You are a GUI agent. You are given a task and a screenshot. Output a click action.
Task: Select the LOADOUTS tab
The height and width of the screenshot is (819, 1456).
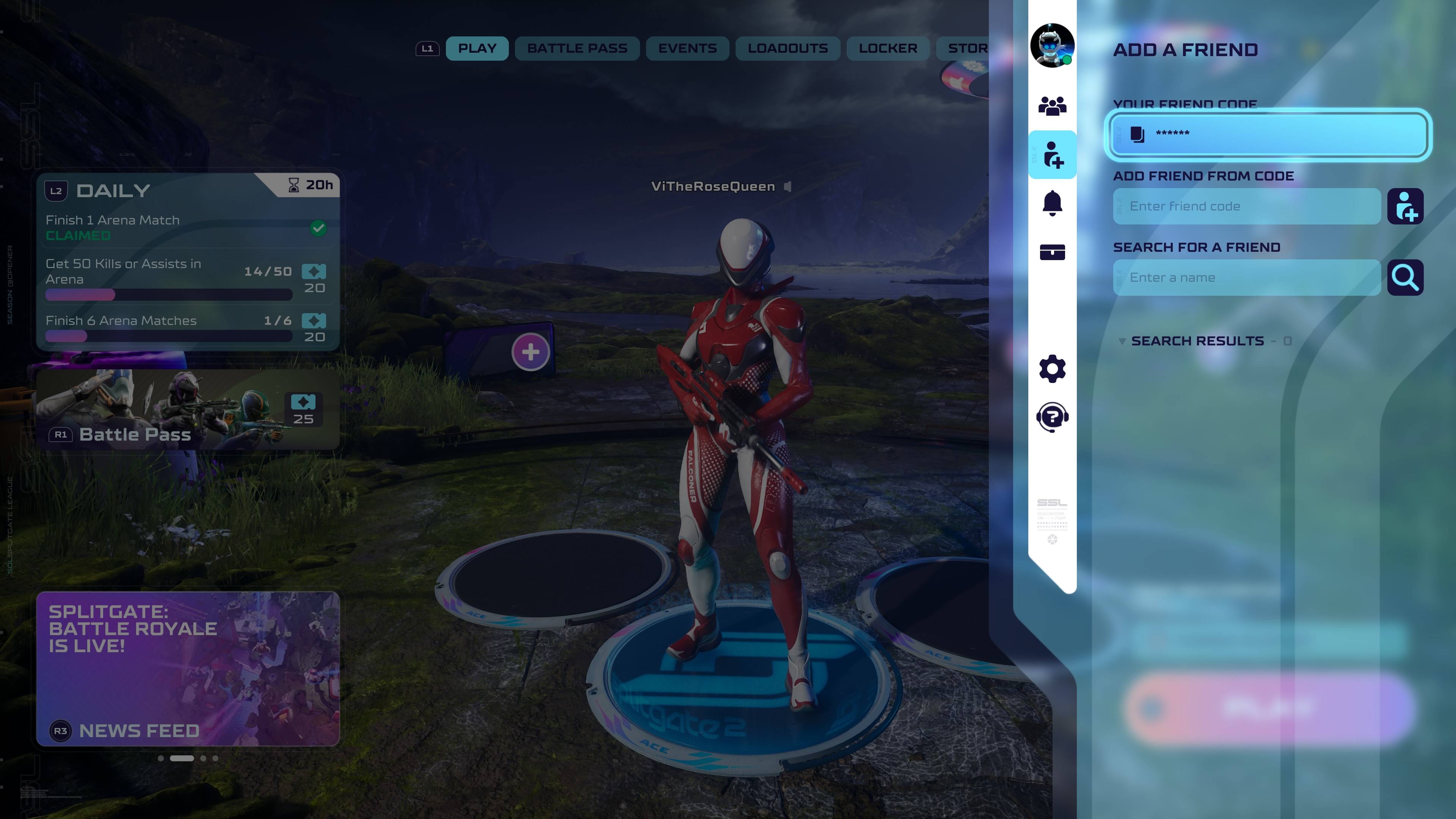(788, 49)
